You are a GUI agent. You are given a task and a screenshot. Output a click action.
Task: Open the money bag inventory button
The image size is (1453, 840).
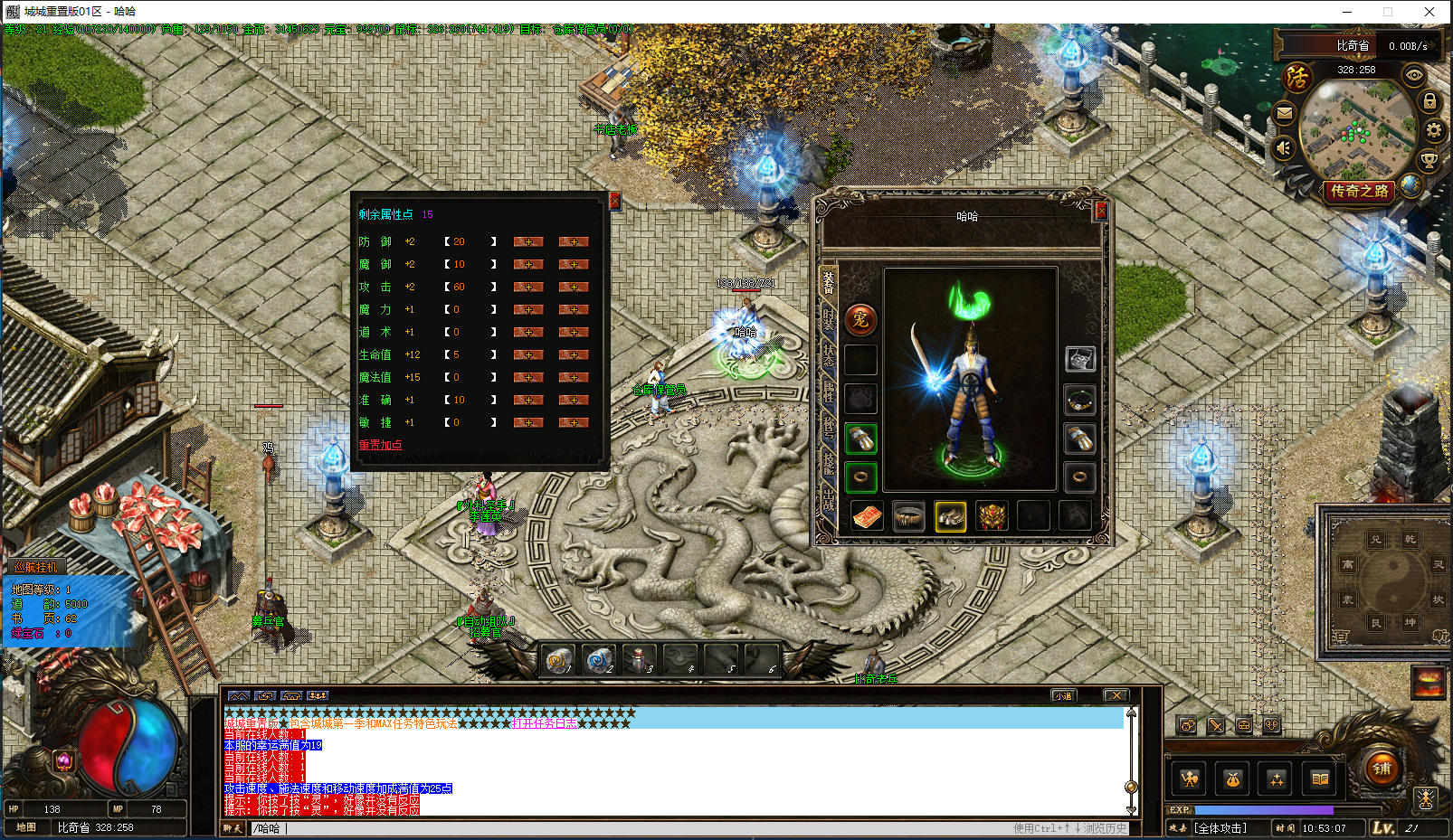click(x=1232, y=779)
